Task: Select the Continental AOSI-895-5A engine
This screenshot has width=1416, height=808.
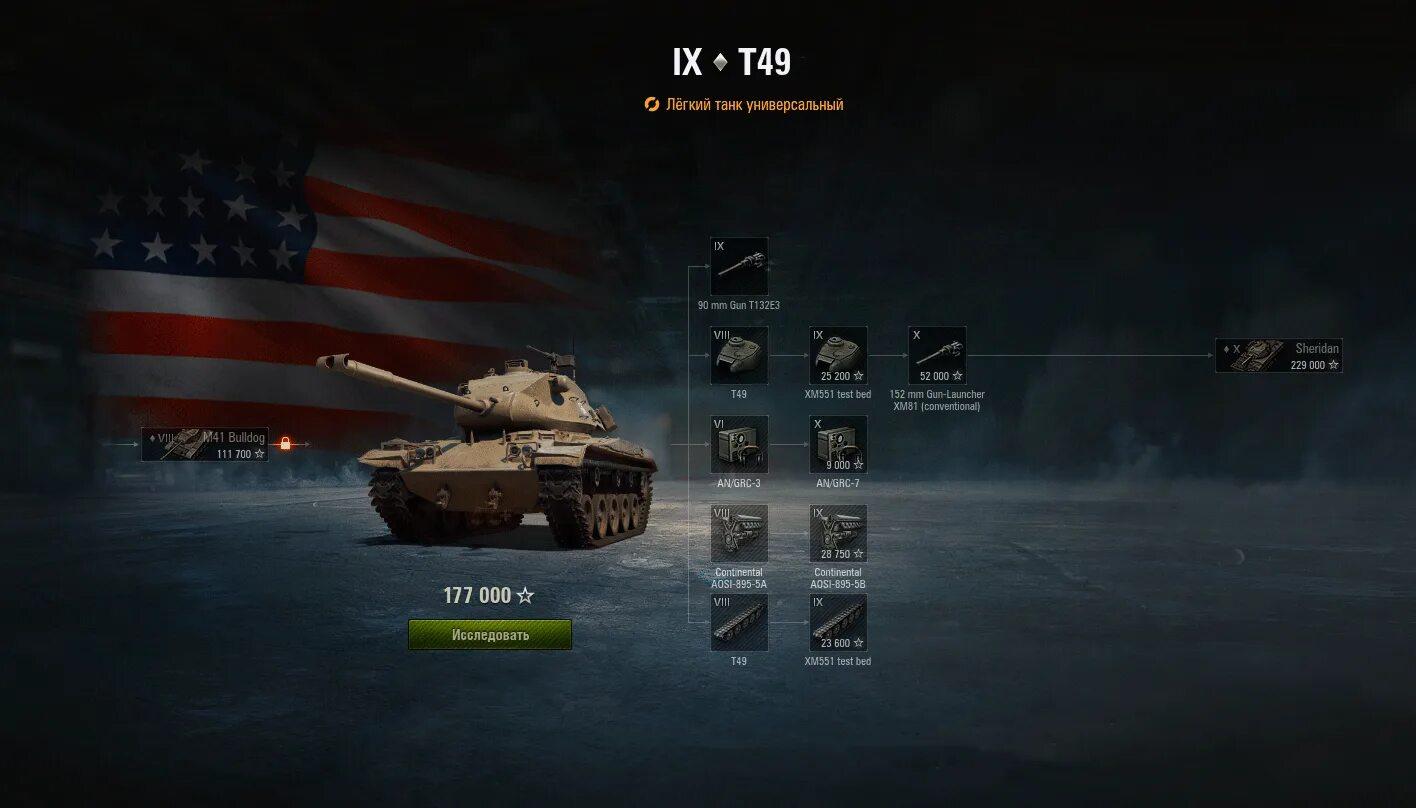Action: click(x=739, y=533)
